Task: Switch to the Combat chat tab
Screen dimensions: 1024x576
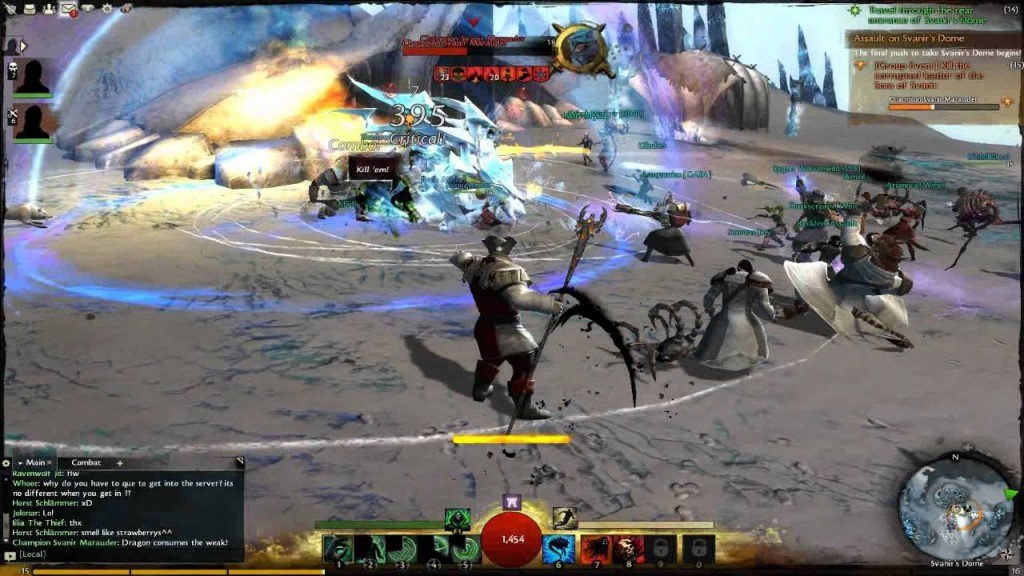Action: click(x=86, y=463)
